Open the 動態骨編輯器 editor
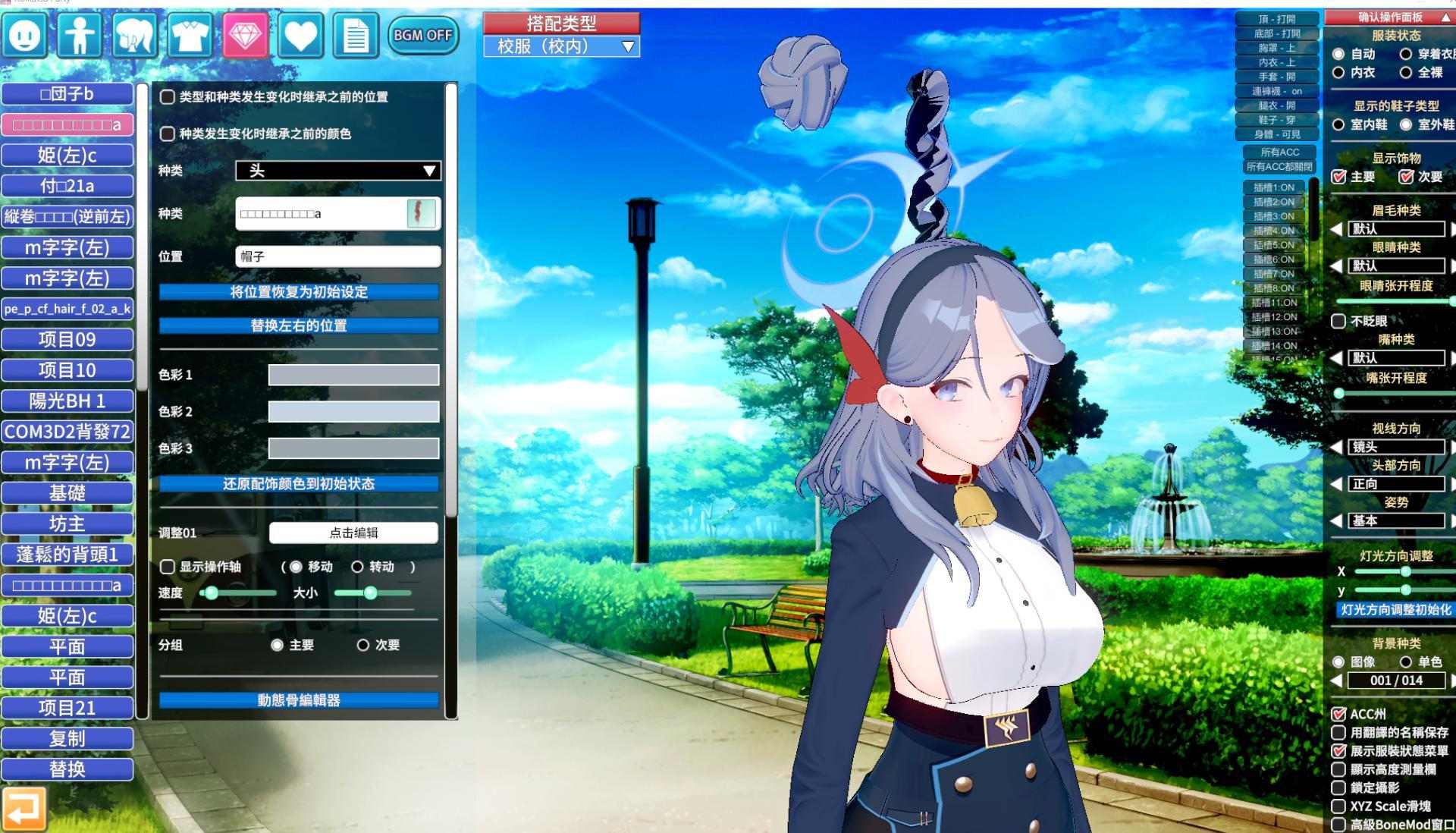This screenshot has height=833, width=1456. (x=299, y=701)
